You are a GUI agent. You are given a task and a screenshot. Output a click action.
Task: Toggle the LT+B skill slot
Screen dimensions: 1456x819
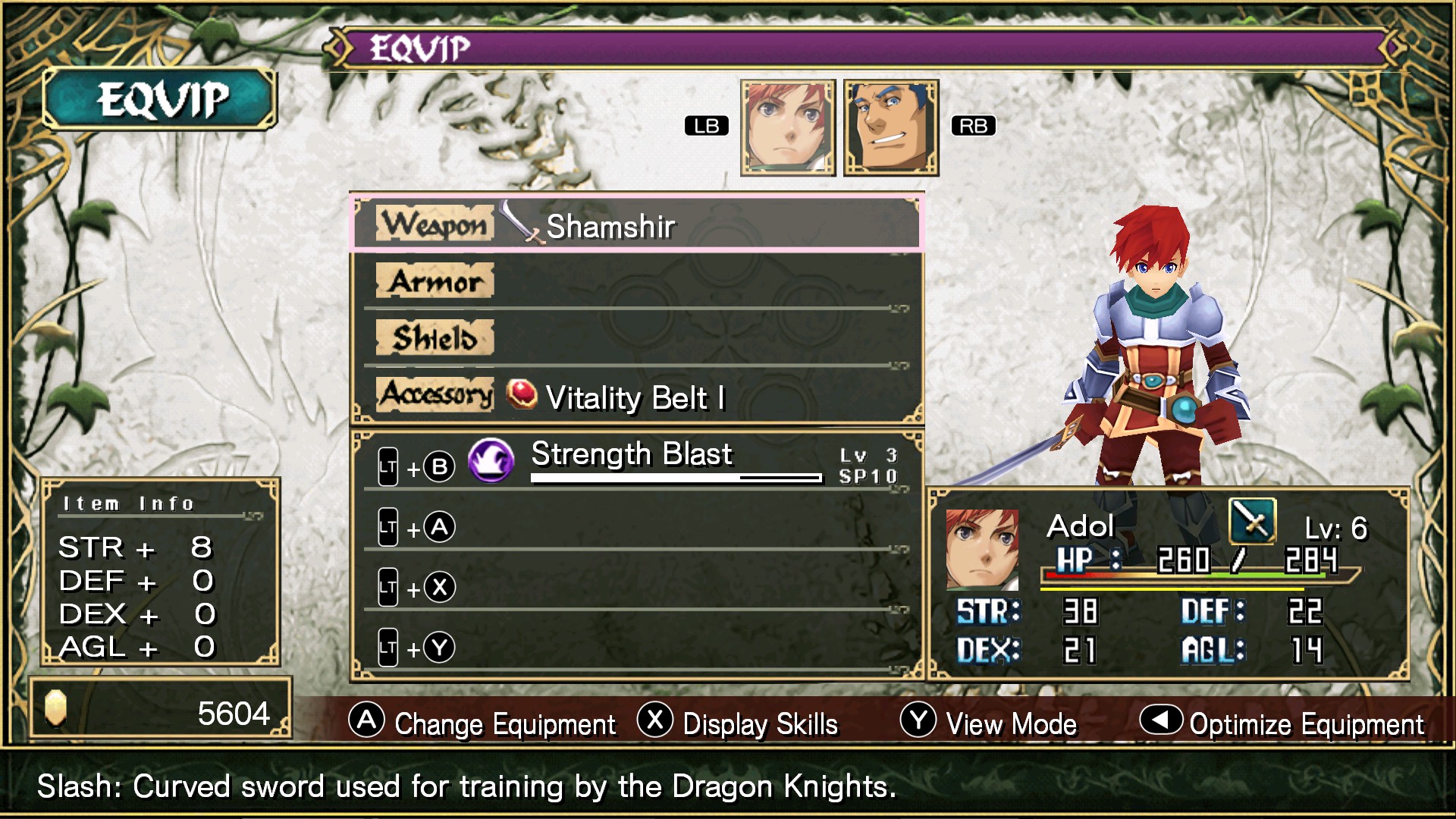click(x=415, y=466)
